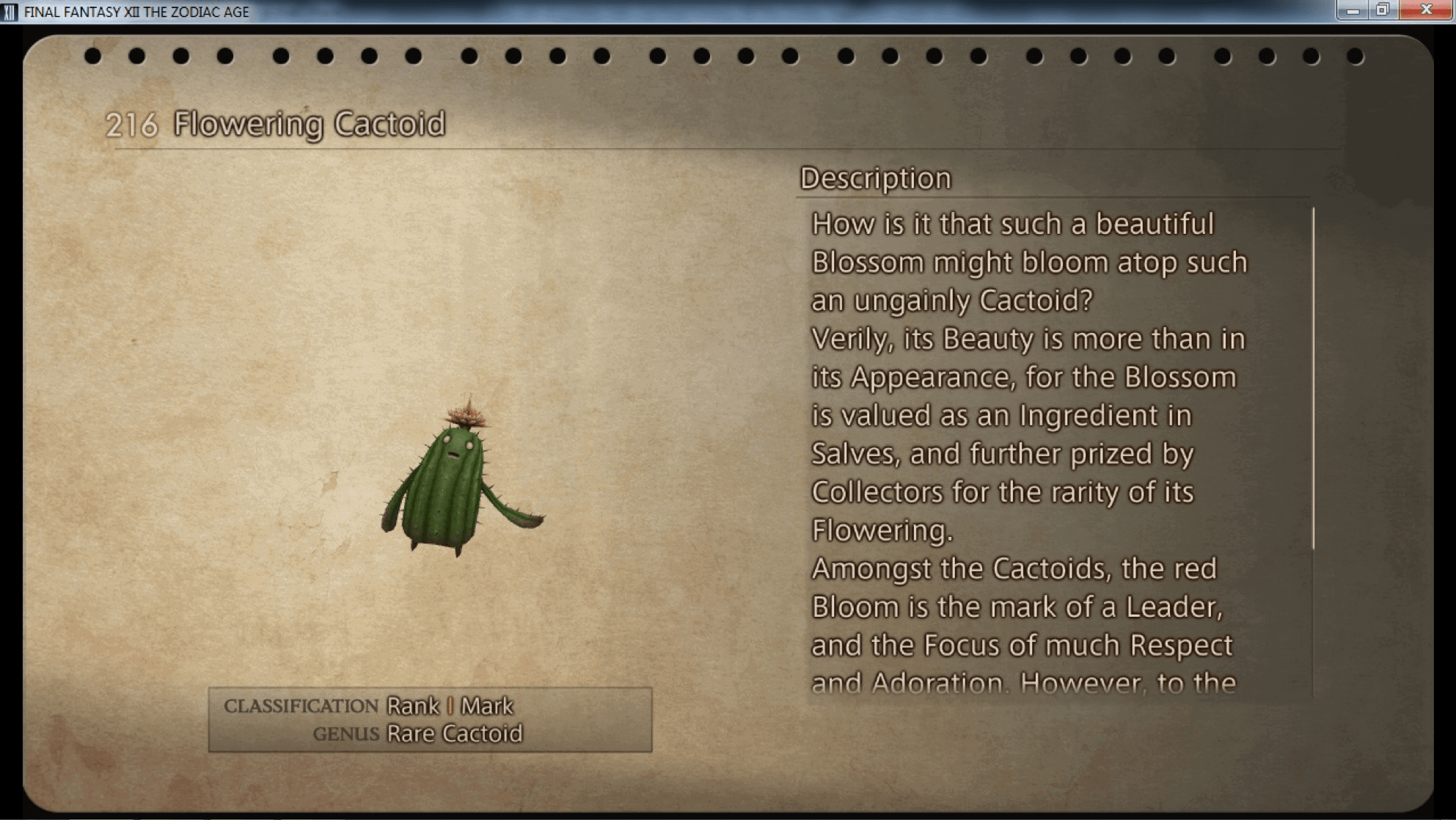Minimize the game window
This screenshot has width=1456, height=820.
coord(1353,10)
